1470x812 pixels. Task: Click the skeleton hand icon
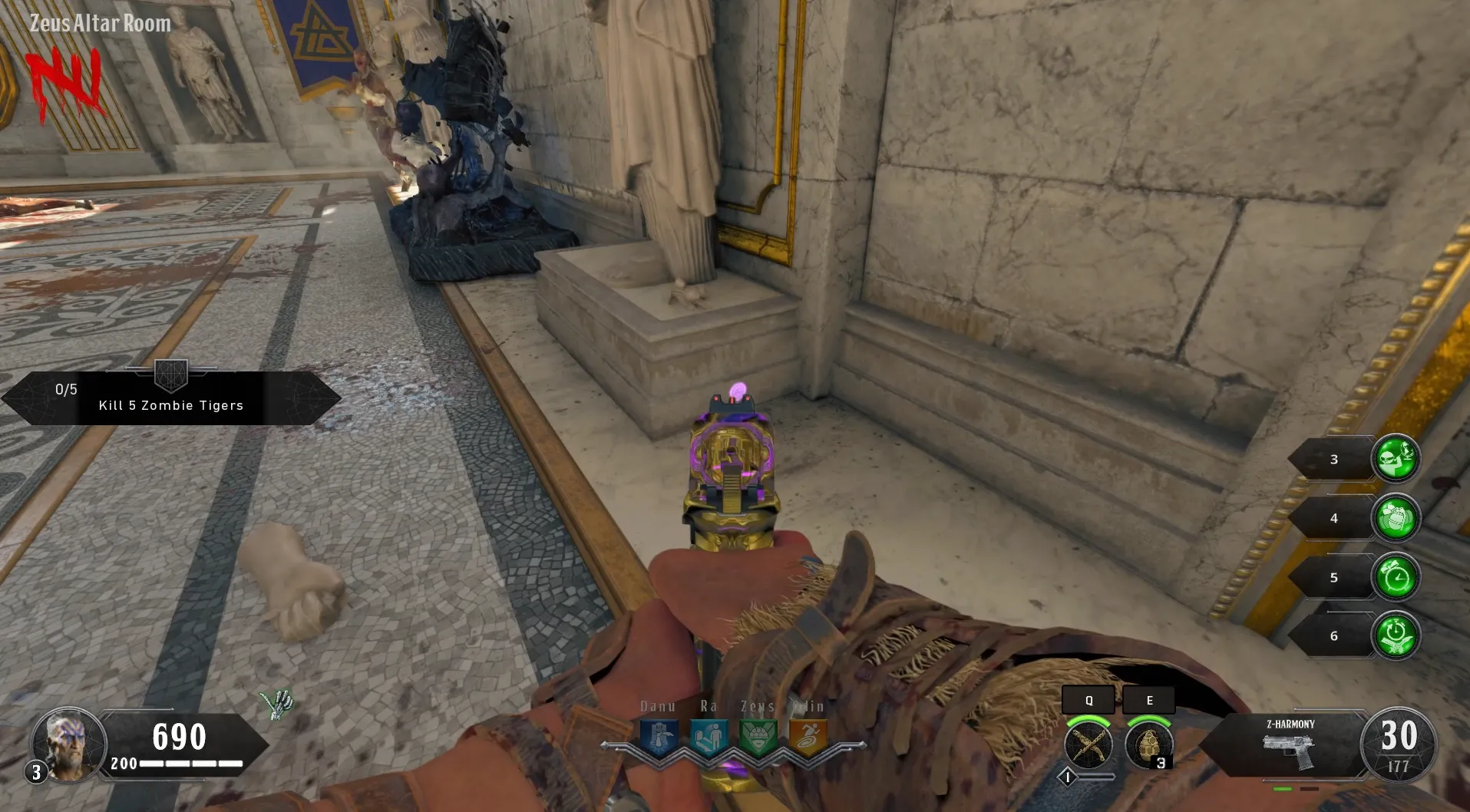[277, 704]
